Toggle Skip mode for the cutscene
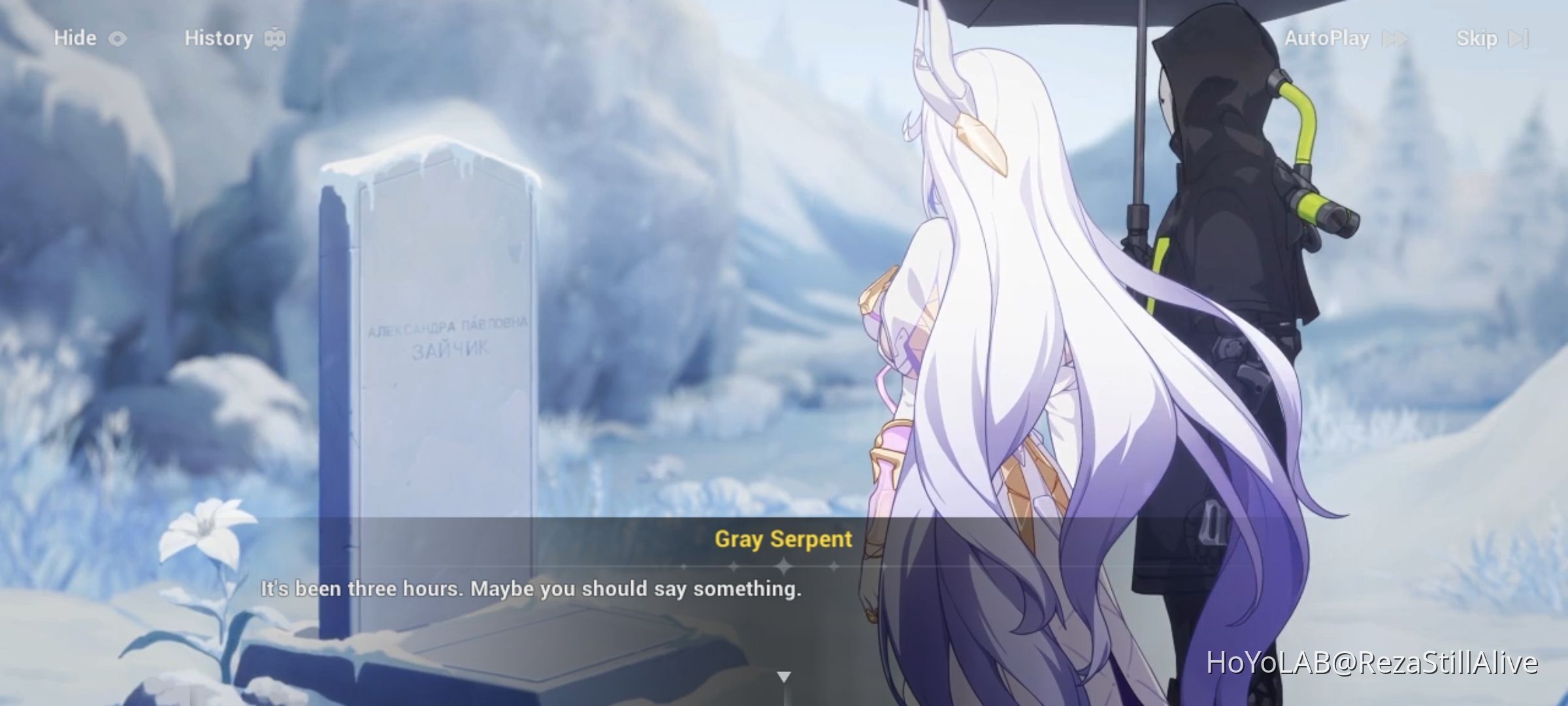The height and width of the screenshot is (706, 1568). 1478,37
